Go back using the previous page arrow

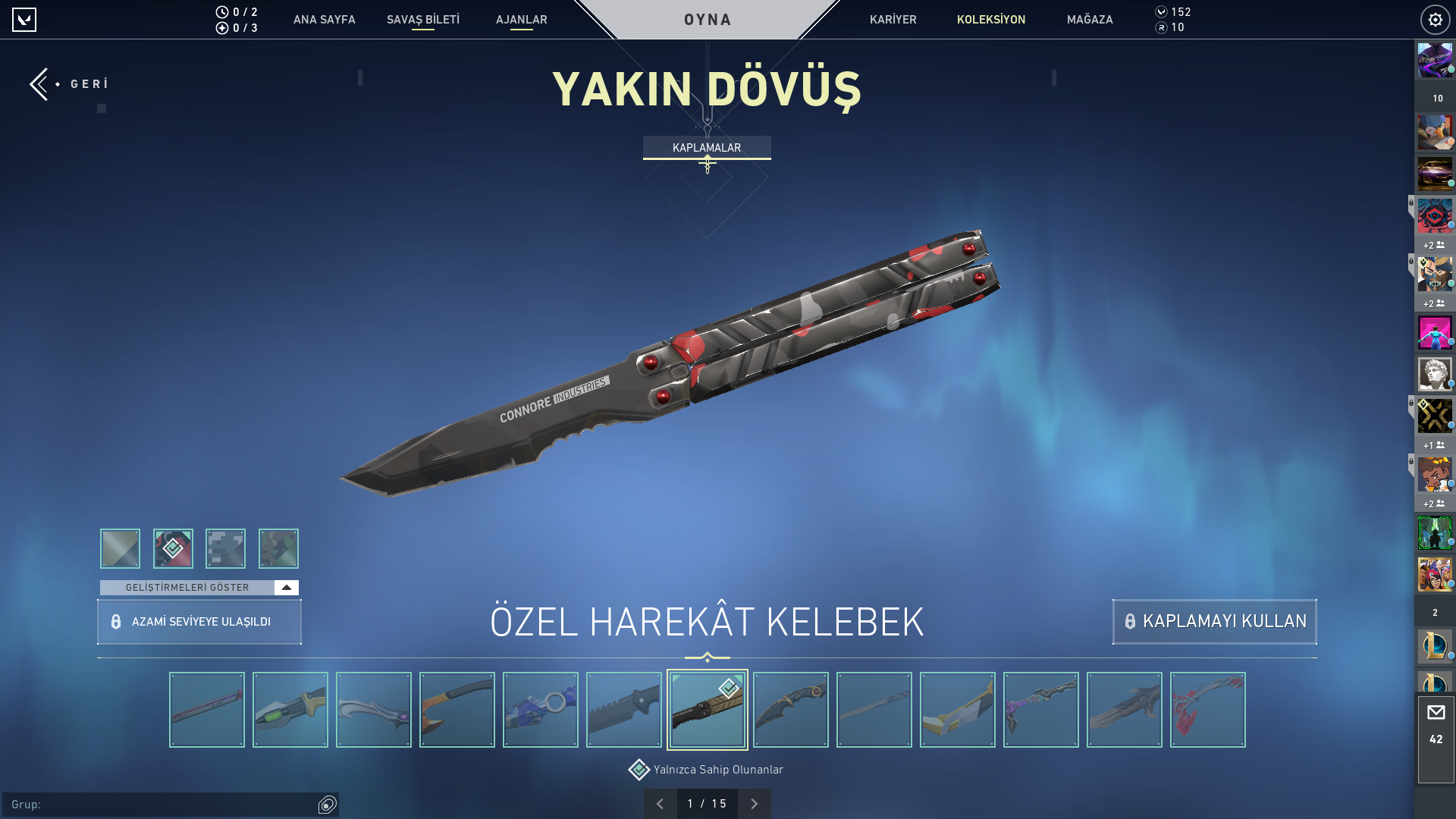pos(661,803)
